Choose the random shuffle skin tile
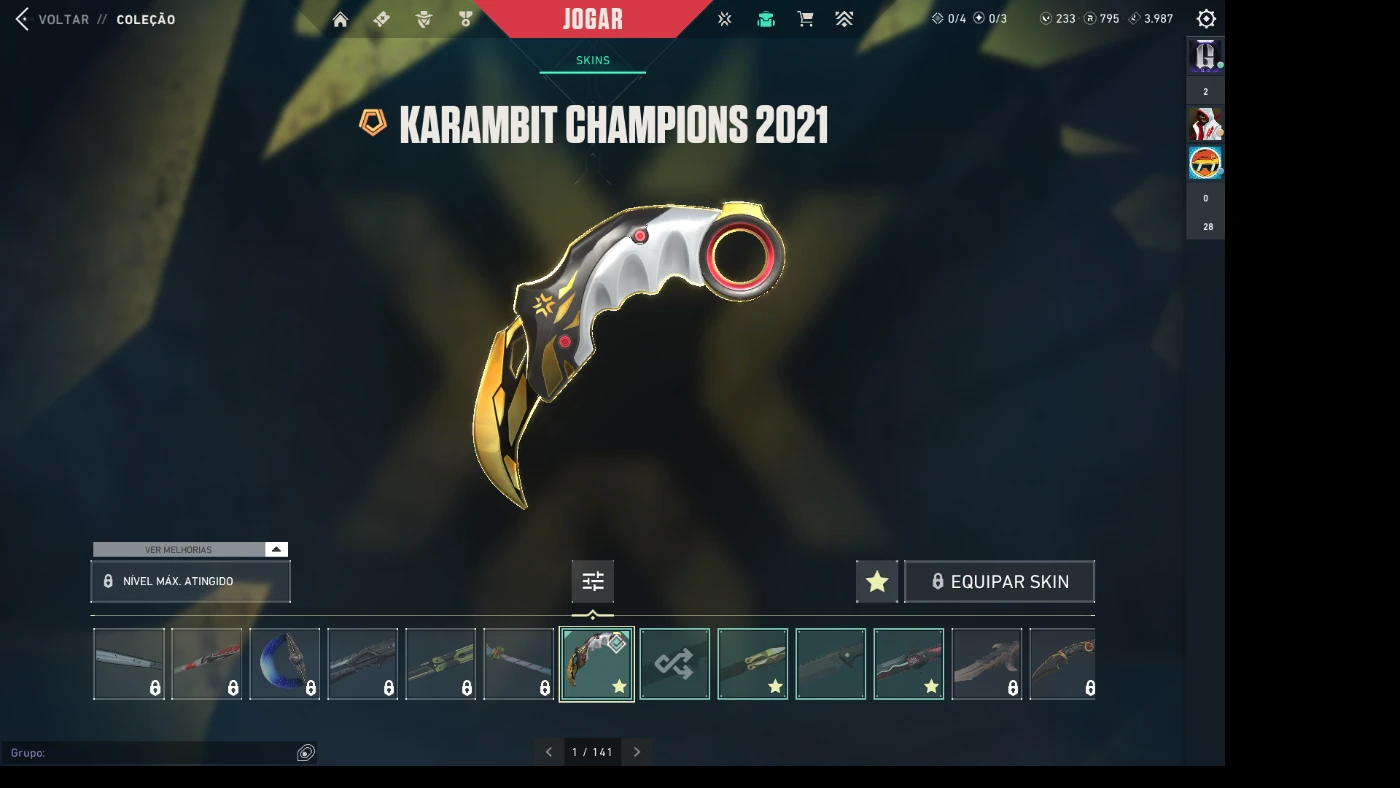Image resolution: width=1400 pixels, height=788 pixels. pyautogui.click(x=675, y=664)
